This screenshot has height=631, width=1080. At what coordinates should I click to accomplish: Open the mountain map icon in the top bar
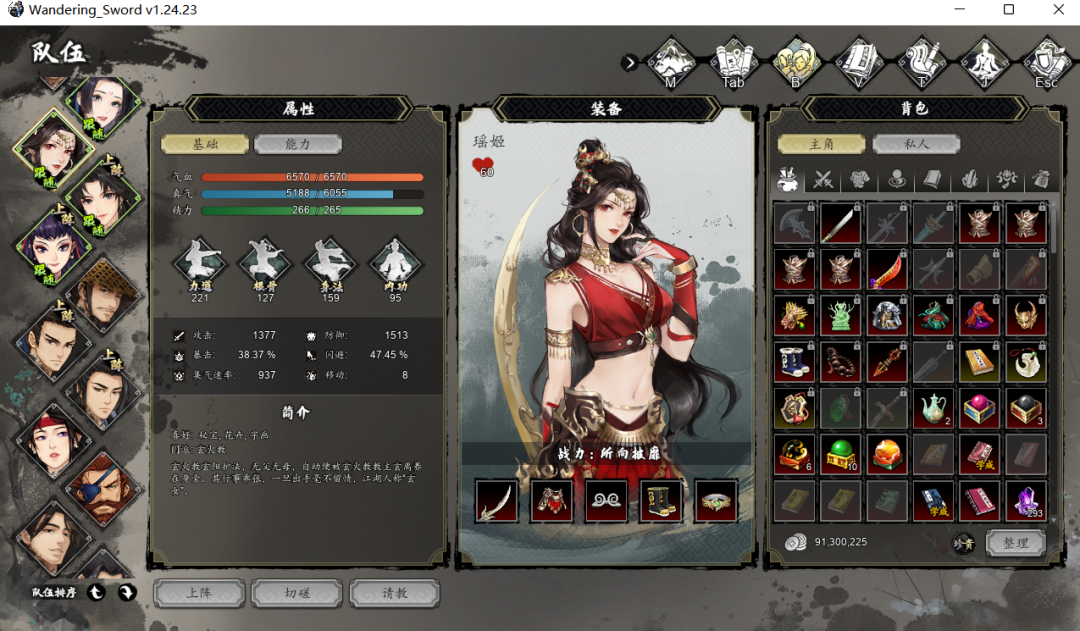point(671,62)
